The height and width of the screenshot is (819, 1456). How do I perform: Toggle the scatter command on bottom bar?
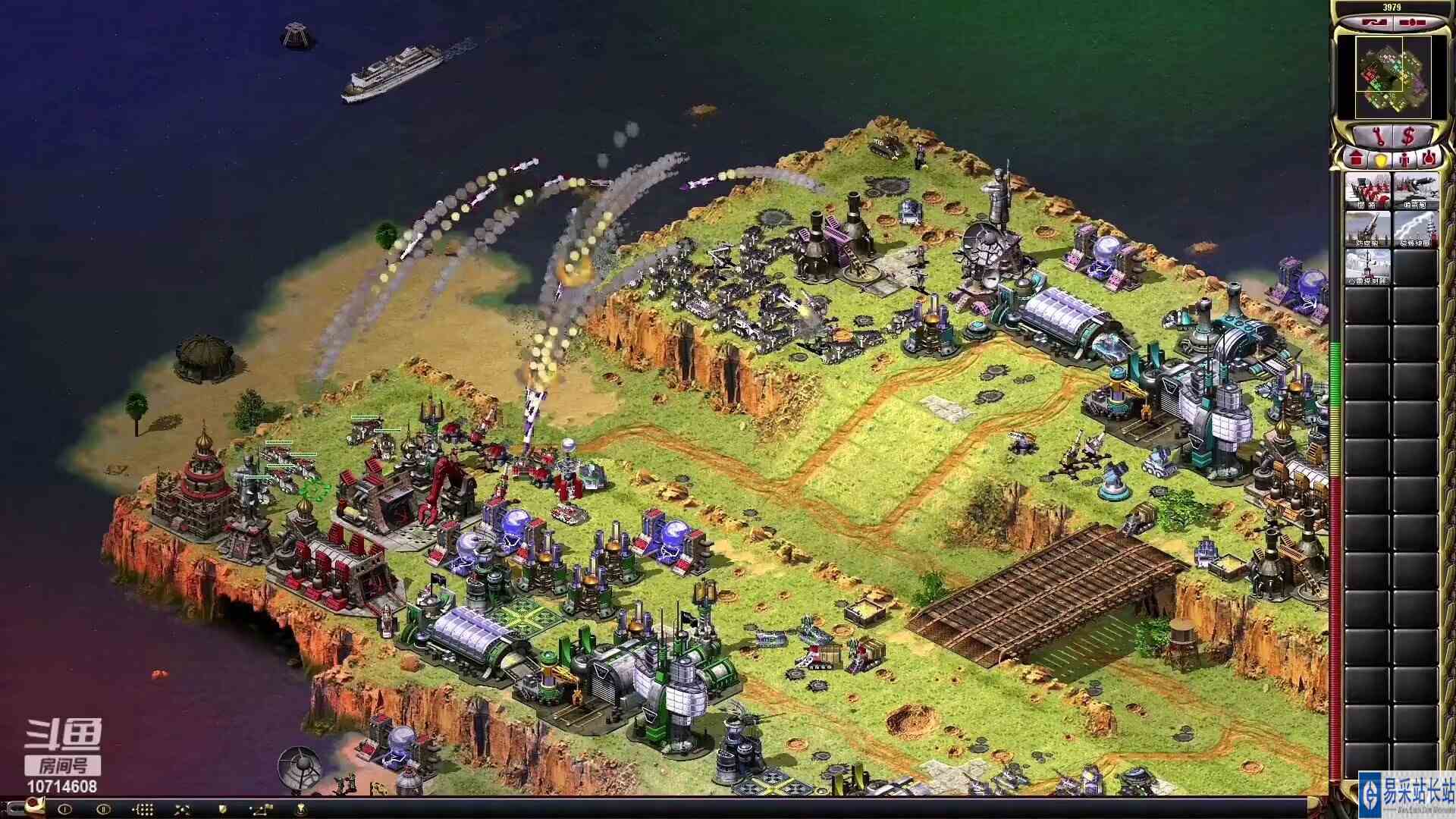[183, 808]
